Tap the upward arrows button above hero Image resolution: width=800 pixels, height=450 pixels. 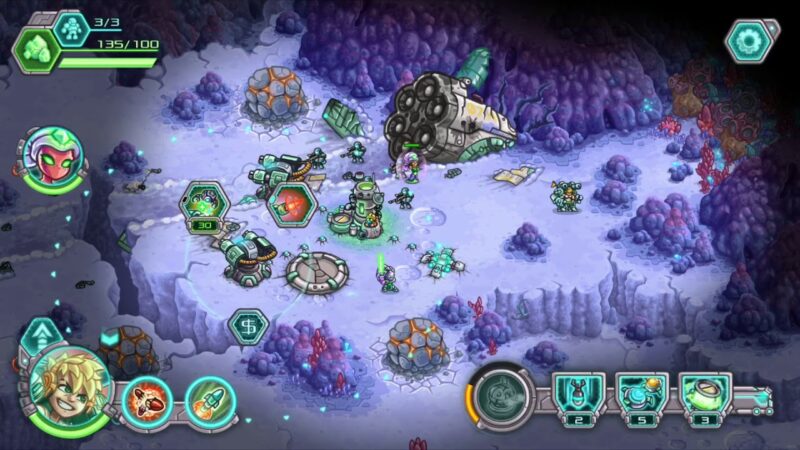39,334
